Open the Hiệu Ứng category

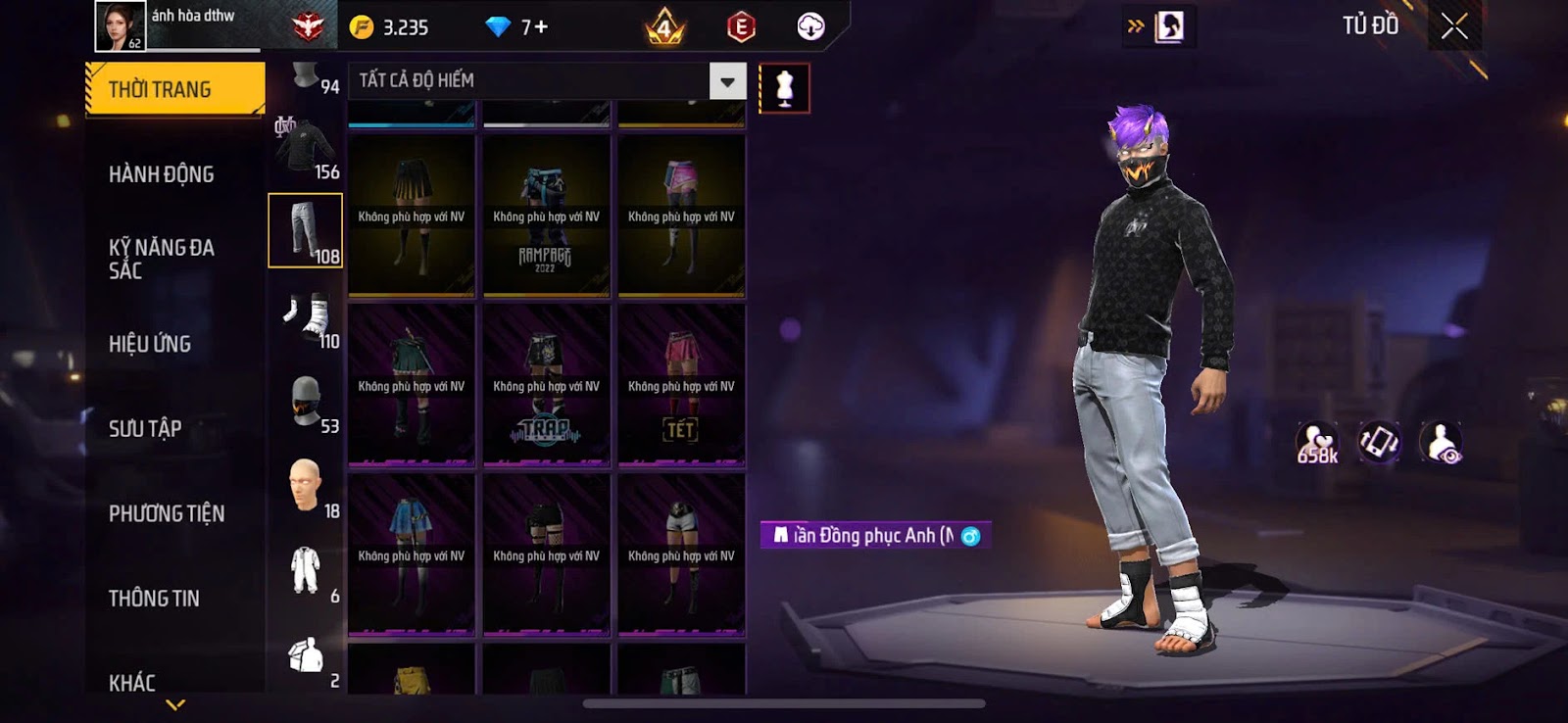tap(150, 344)
